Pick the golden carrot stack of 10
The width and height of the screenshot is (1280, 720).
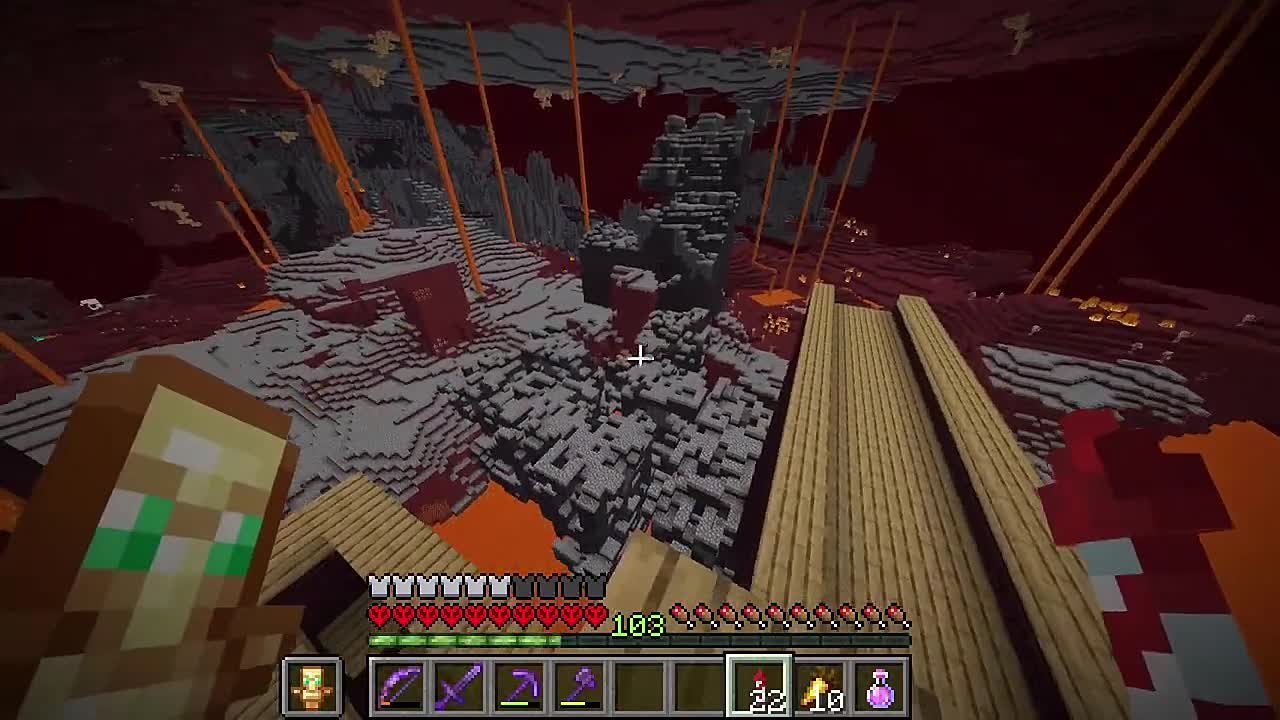[820, 687]
